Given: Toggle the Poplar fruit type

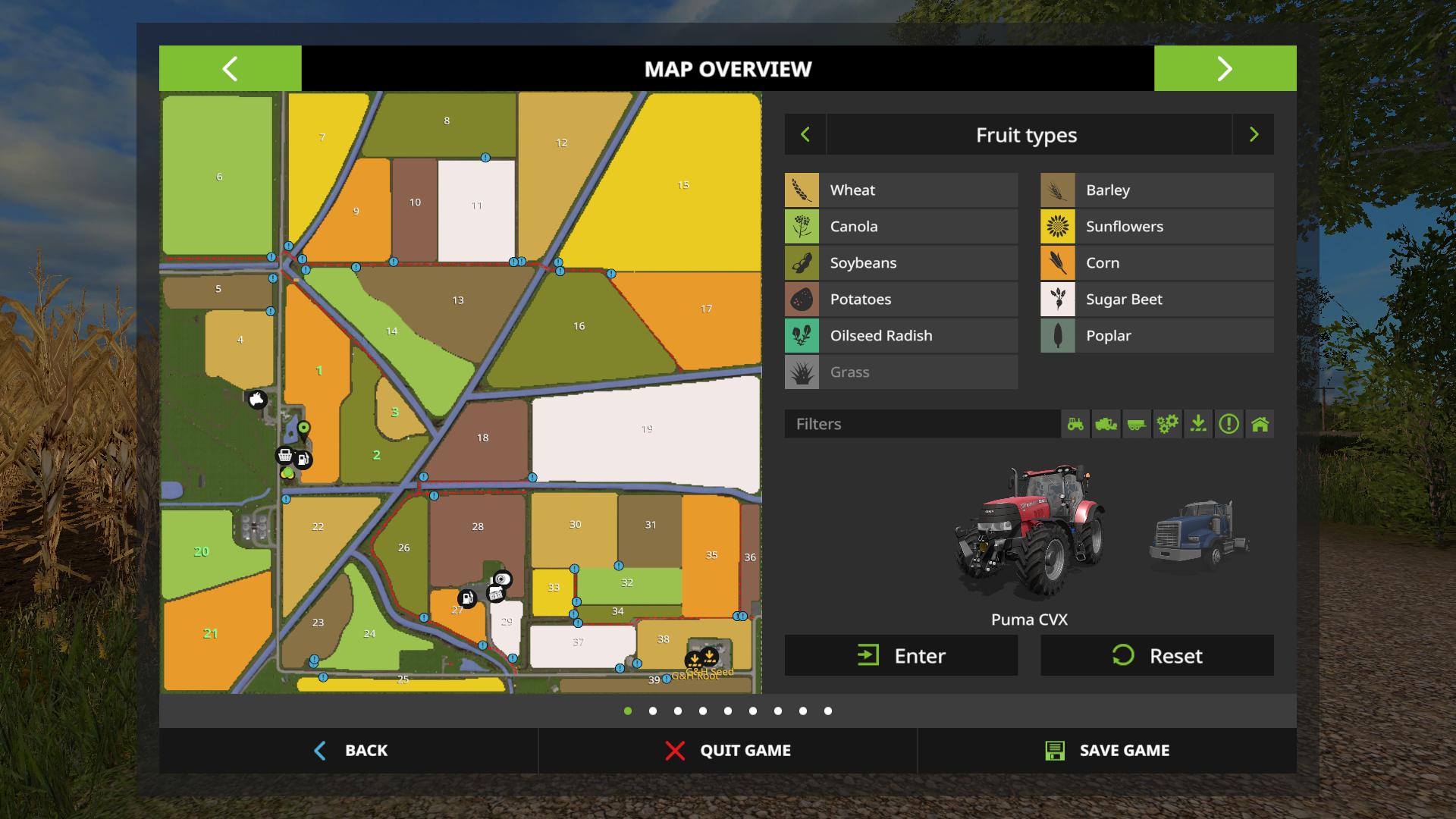Looking at the screenshot, I should [x=1156, y=336].
